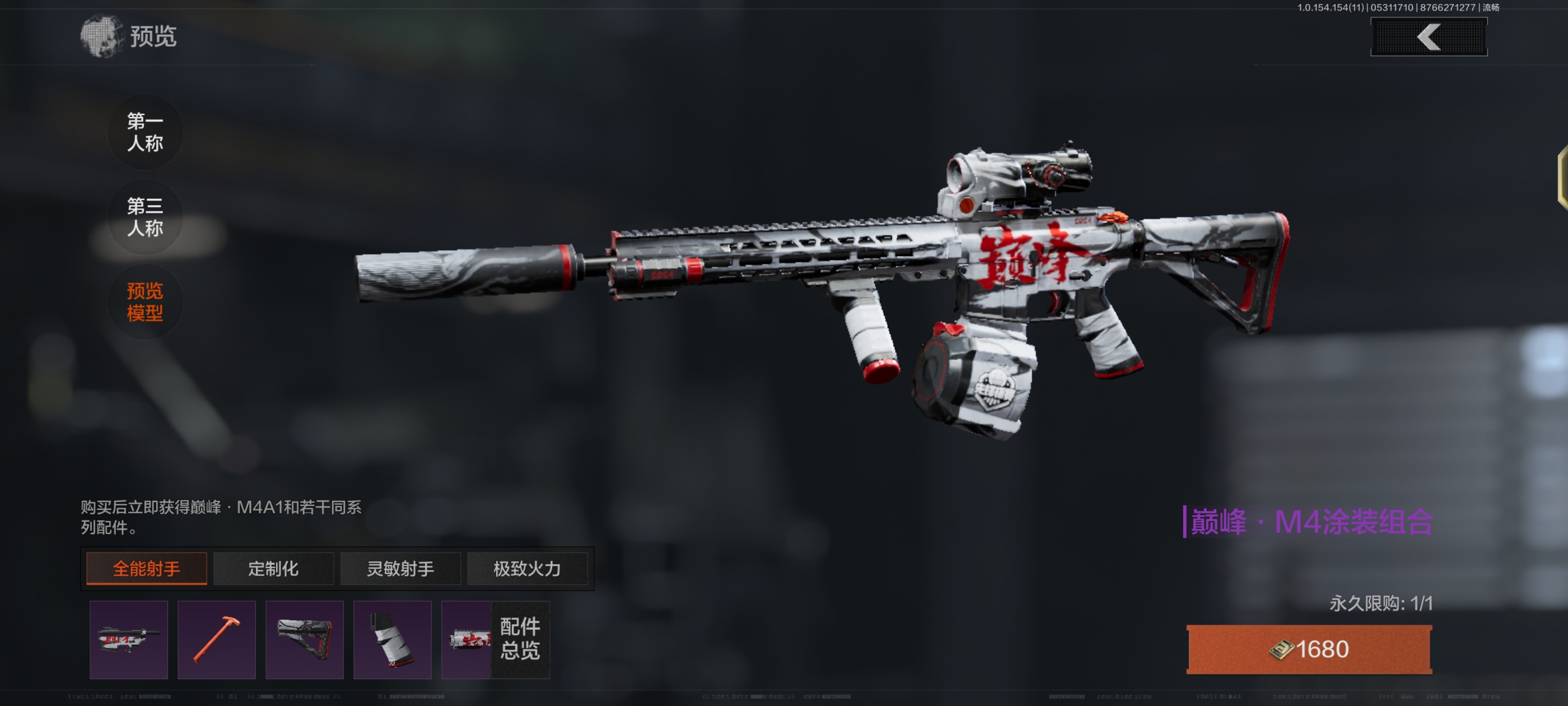Viewport: 1568px width, 706px height.
Task: Open the 定制化 tab
Action: point(273,568)
